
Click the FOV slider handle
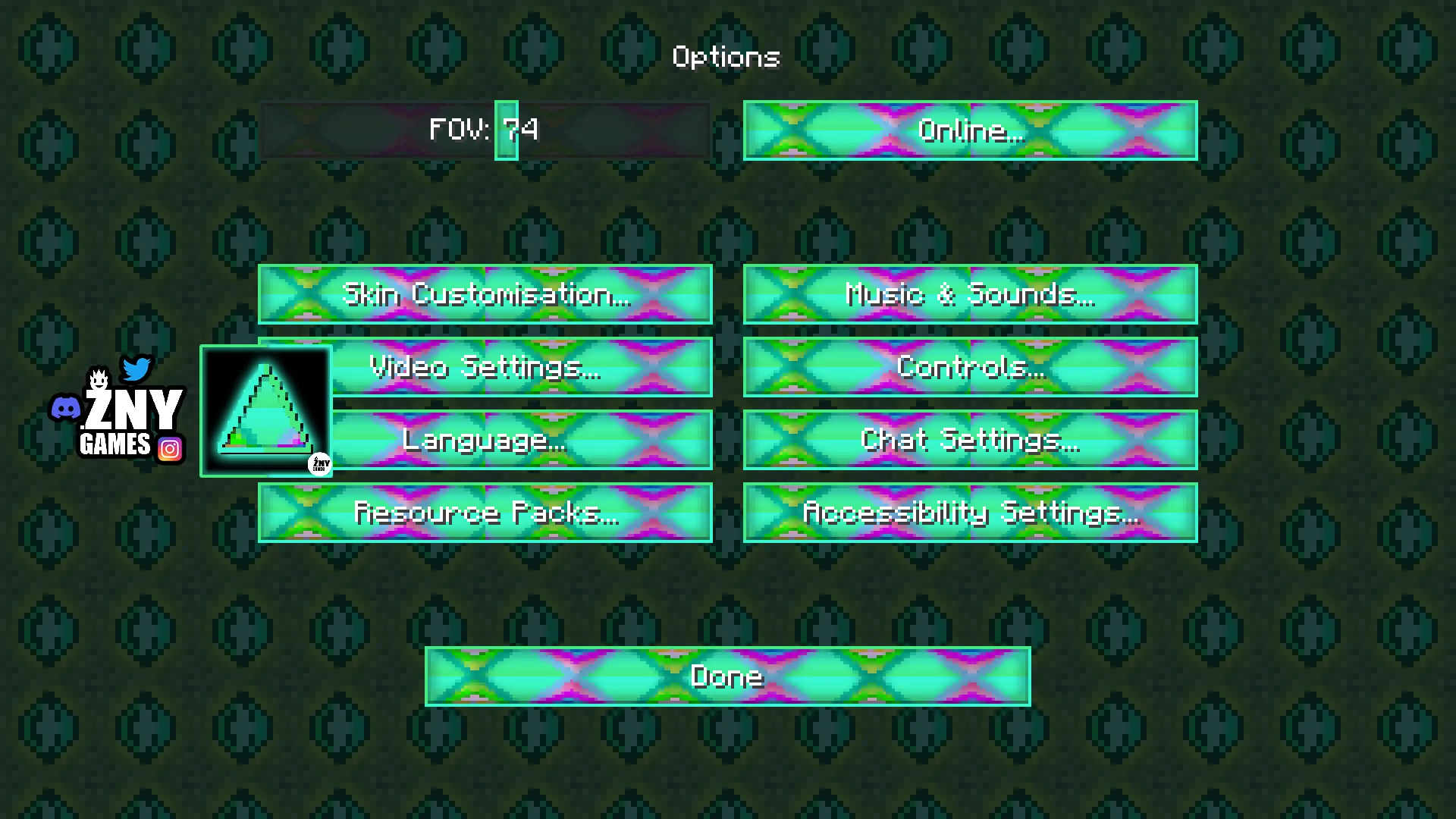(x=507, y=130)
